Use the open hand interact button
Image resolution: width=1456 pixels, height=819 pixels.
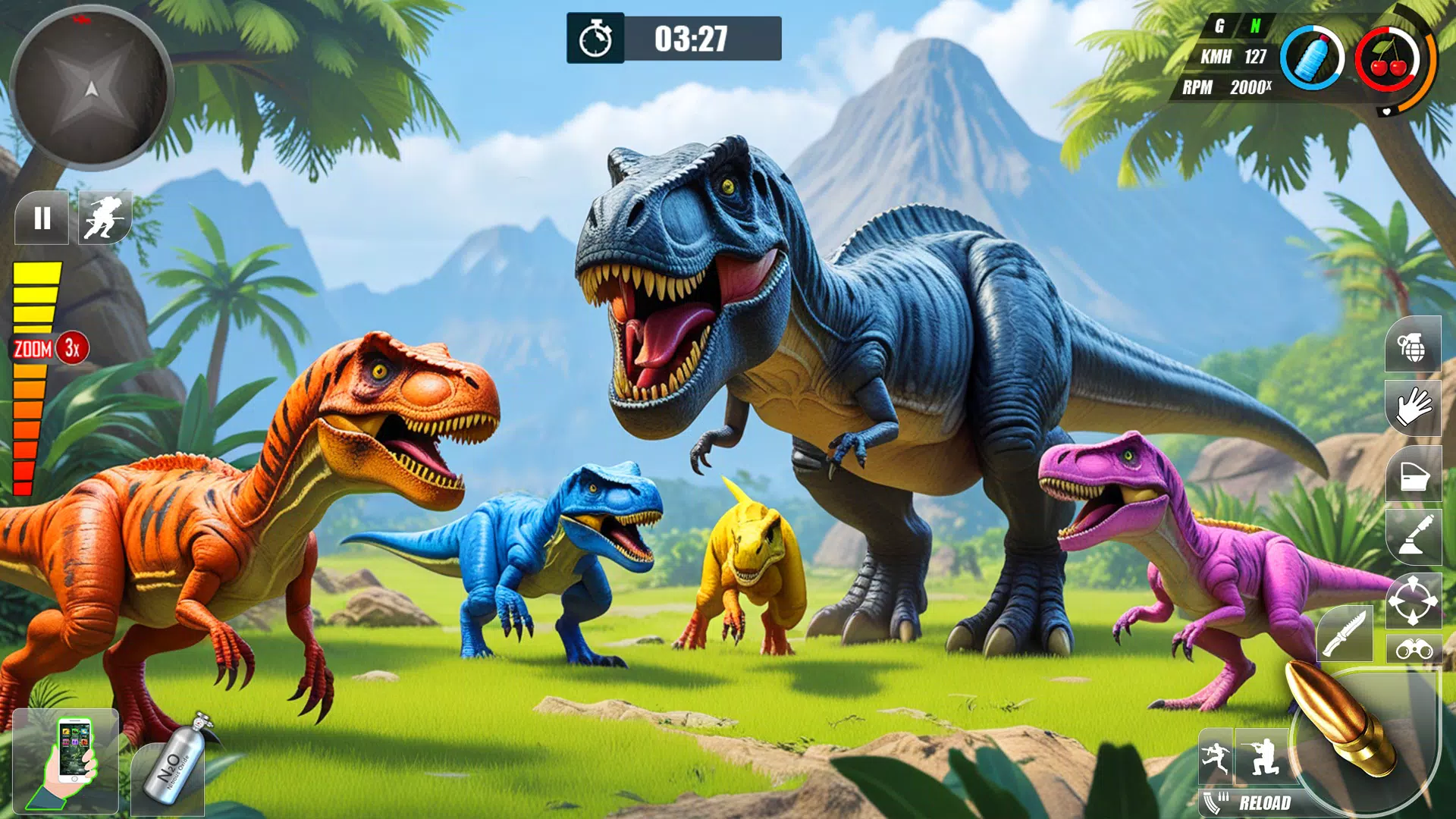tap(1412, 409)
